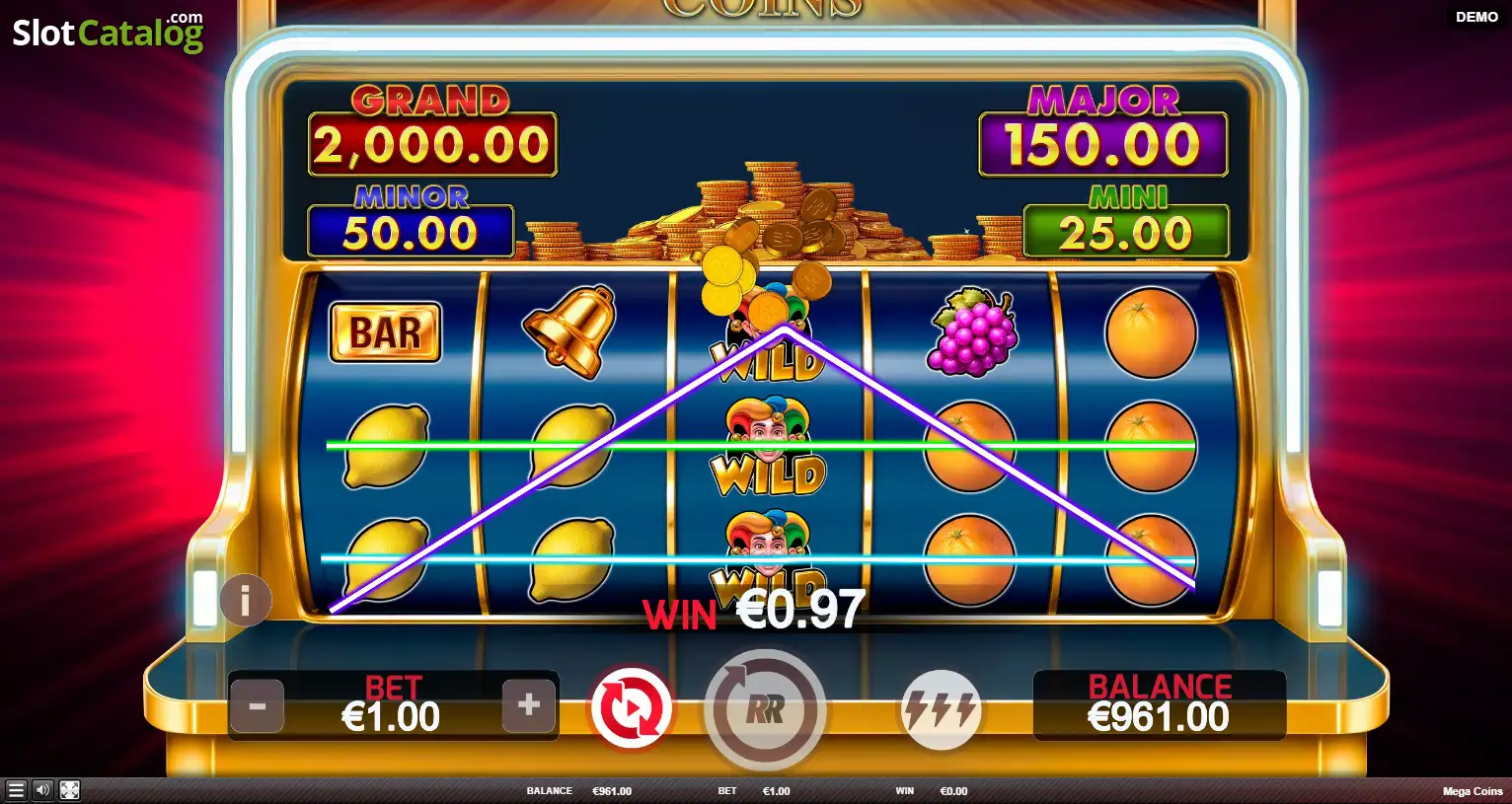Switch to fullscreen using the expand icon
This screenshot has height=804, width=1512.
(69, 790)
